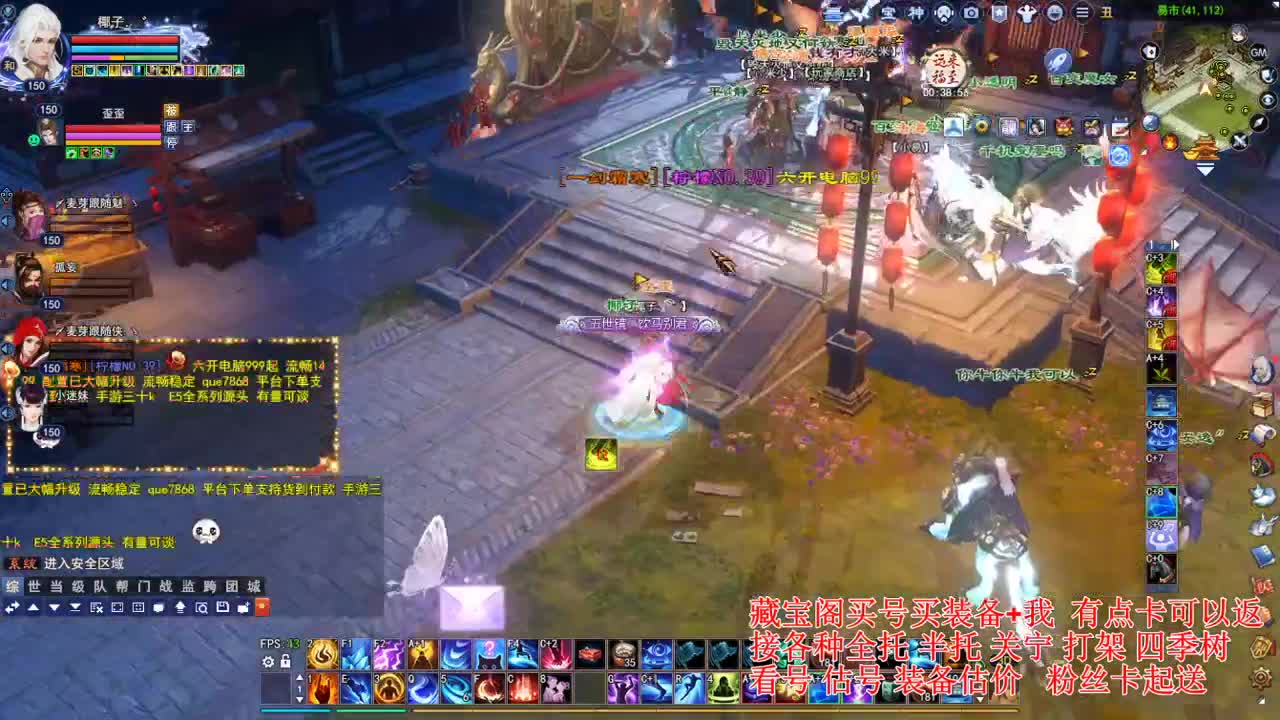Image resolution: width=1280 pixels, height=720 pixels.
Task: Click the up arrow to switch hotbar pages
Action: pyautogui.click(x=300, y=678)
